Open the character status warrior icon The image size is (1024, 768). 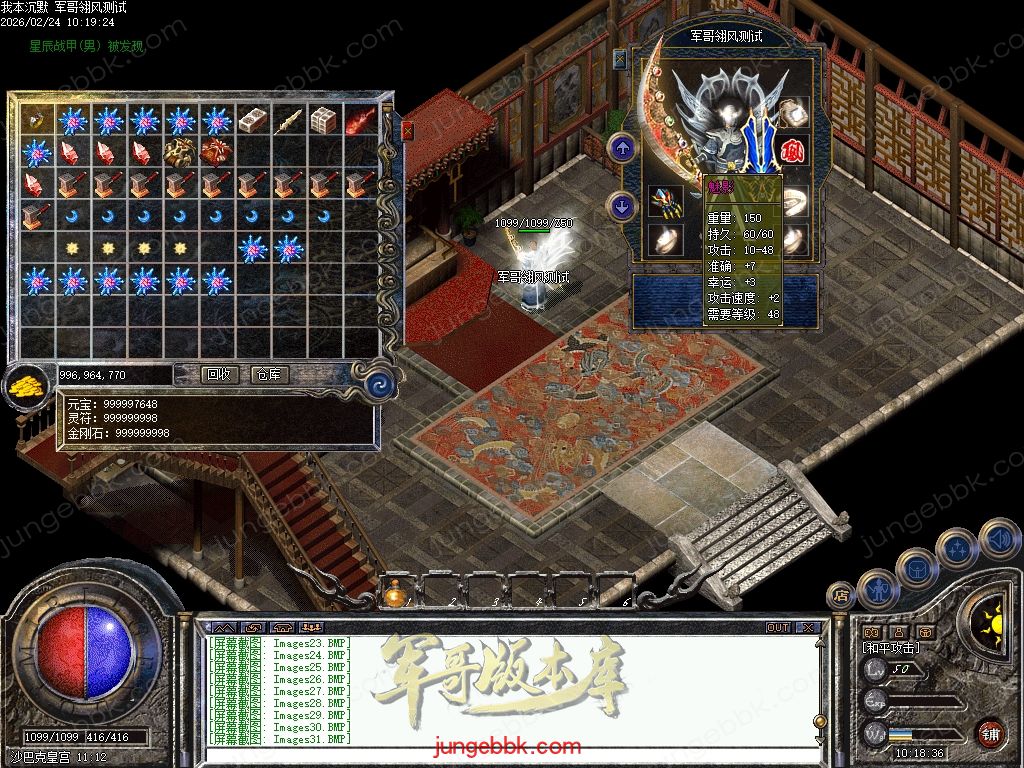[877, 586]
